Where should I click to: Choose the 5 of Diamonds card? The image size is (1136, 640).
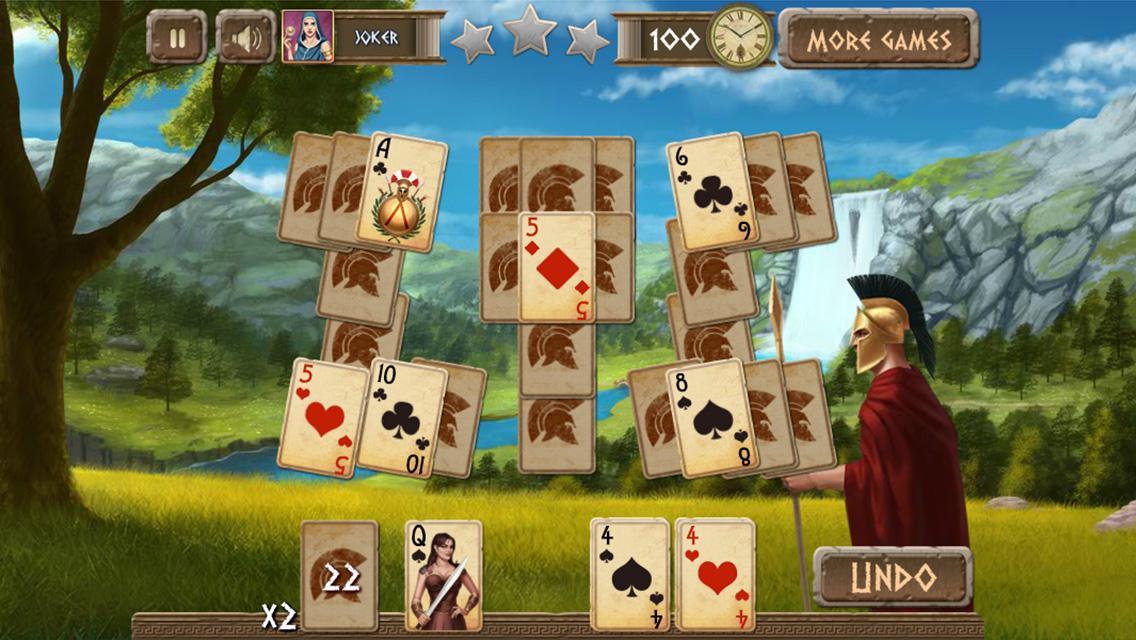[x=557, y=267]
